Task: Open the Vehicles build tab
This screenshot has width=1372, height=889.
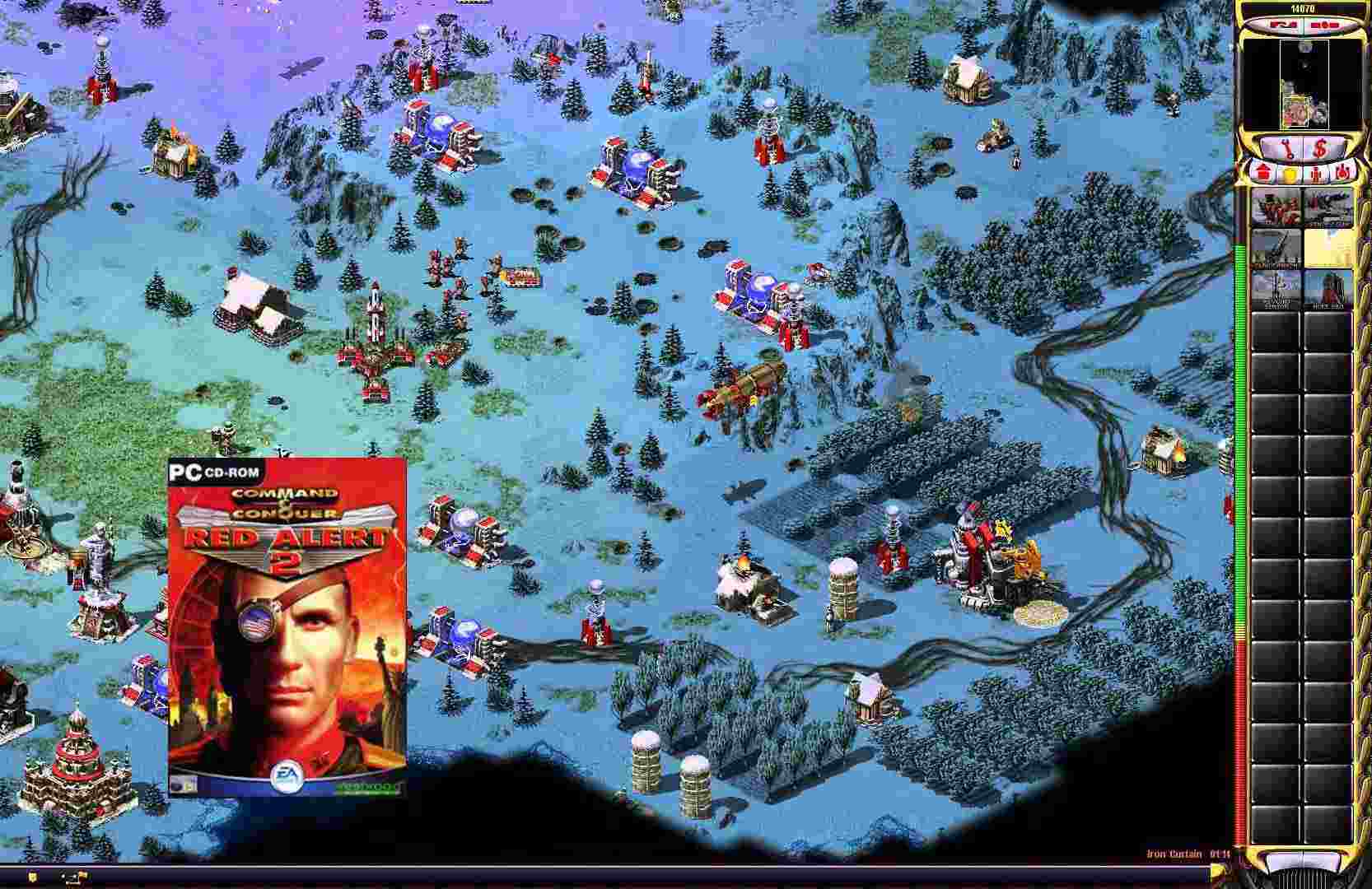Action: click(x=1341, y=173)
